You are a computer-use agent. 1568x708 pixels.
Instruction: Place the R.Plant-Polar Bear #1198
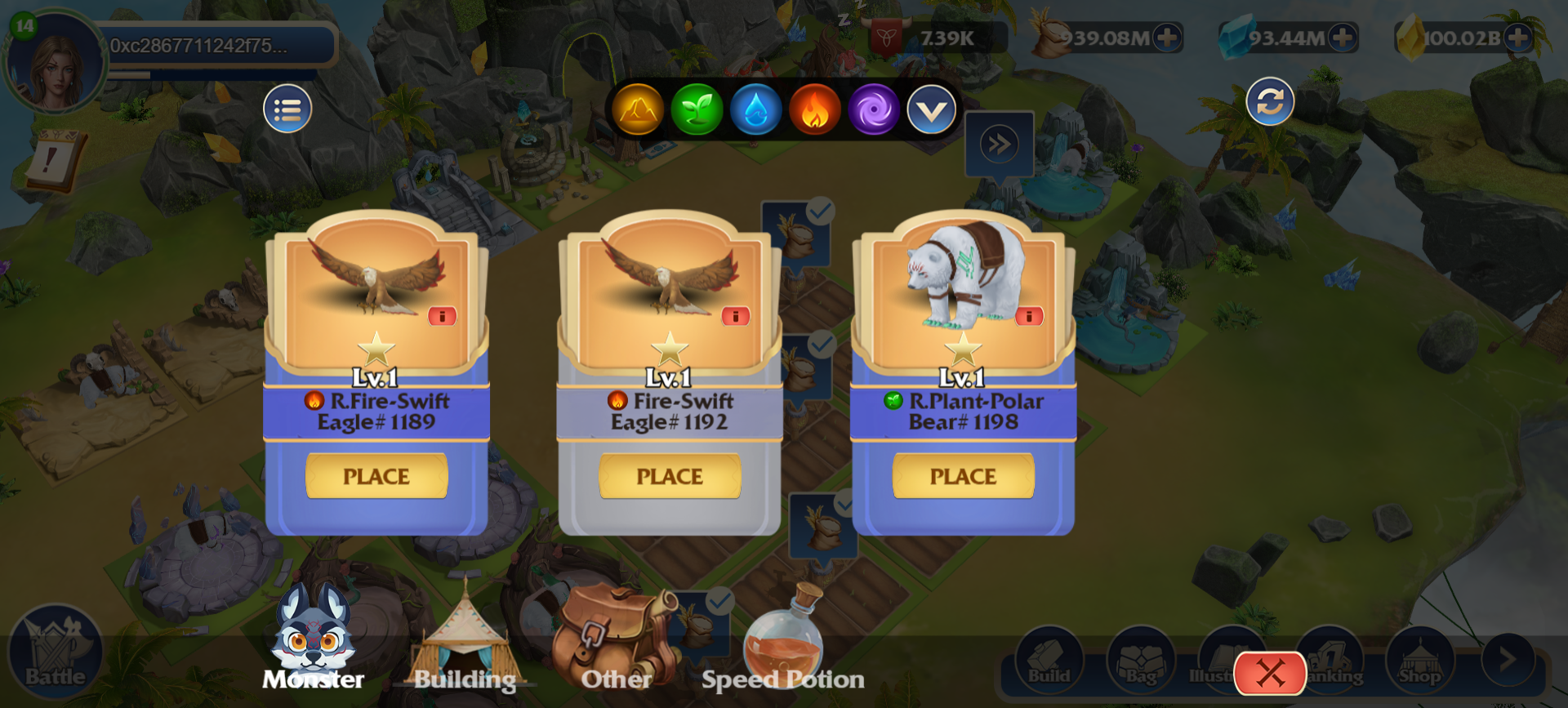(x=963, y=476)
